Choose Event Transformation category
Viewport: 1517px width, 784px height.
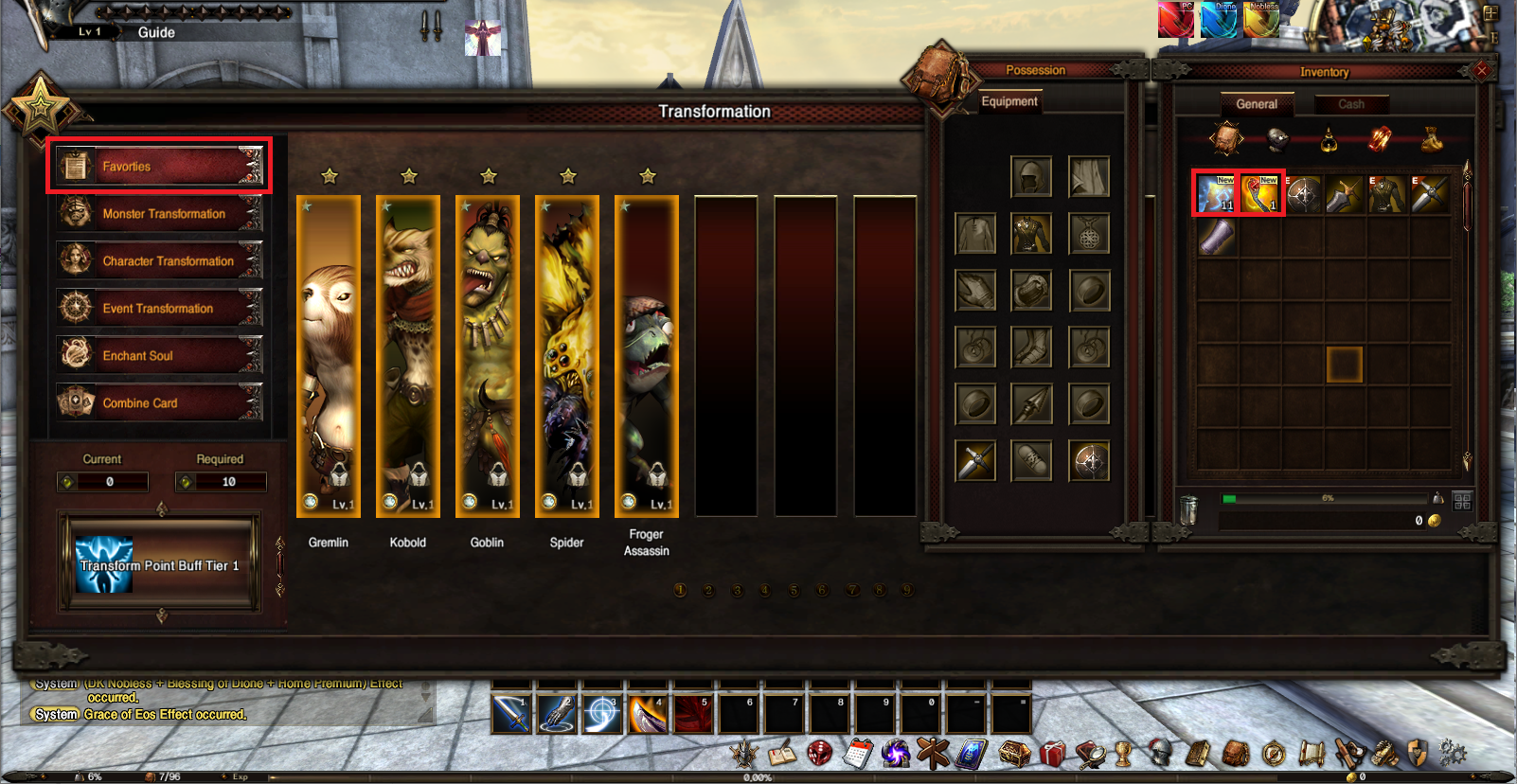159,309
